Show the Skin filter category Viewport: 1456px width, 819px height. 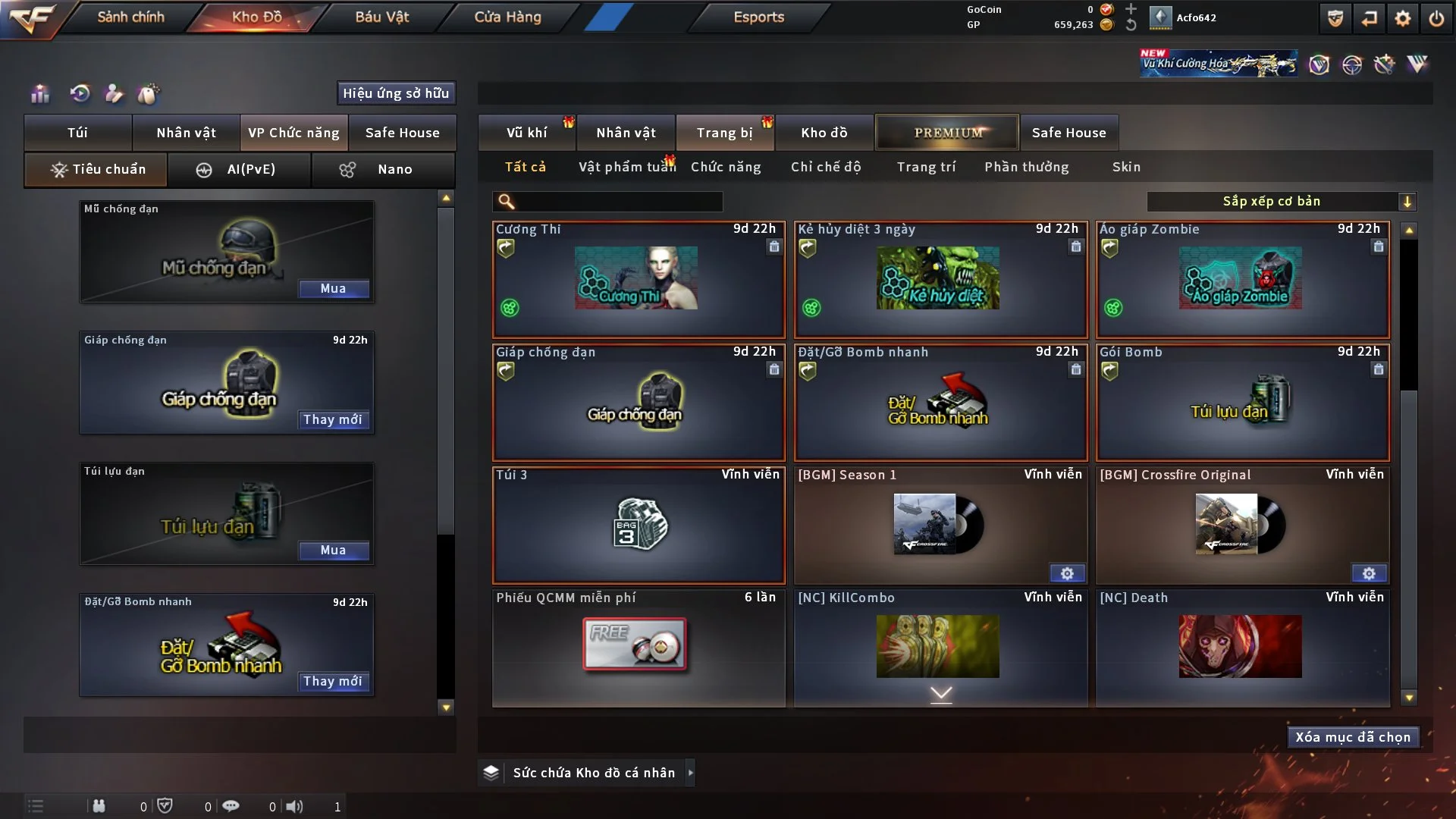coord(1126,167)
